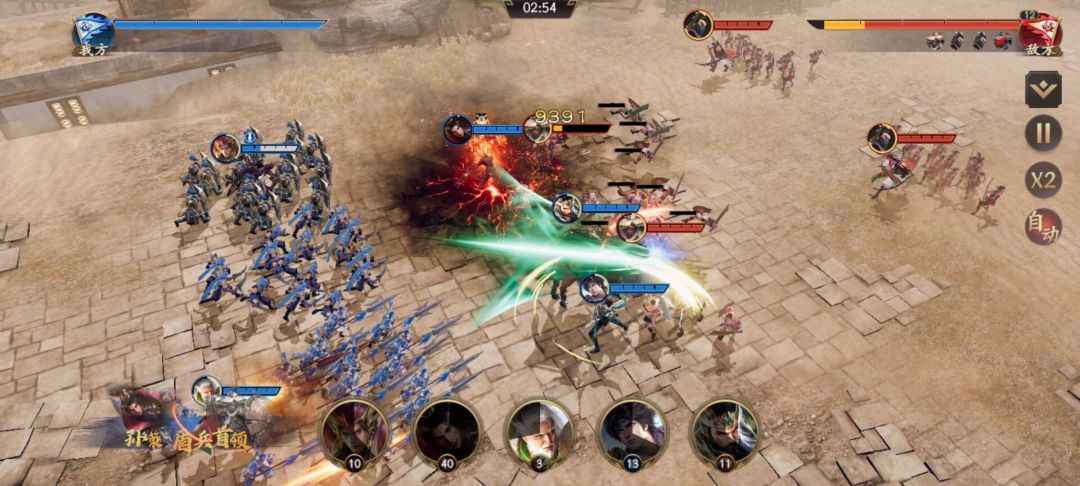Image resolution: width=1080 pixels, height=486 pixels.
Task: Pause the battle
Action: pos(1043,133)
